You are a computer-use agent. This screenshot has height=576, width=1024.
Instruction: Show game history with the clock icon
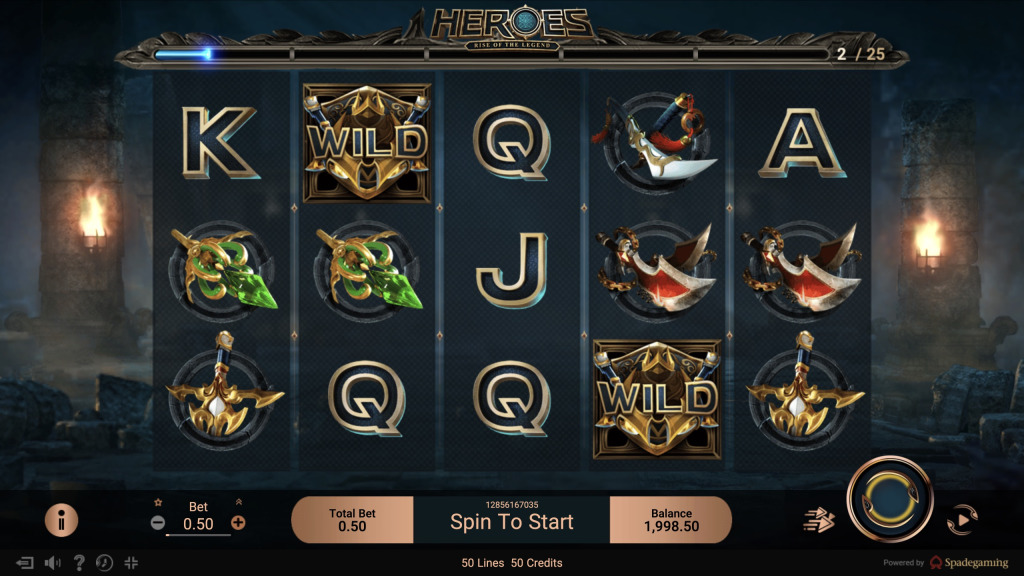tap(104, 563)
